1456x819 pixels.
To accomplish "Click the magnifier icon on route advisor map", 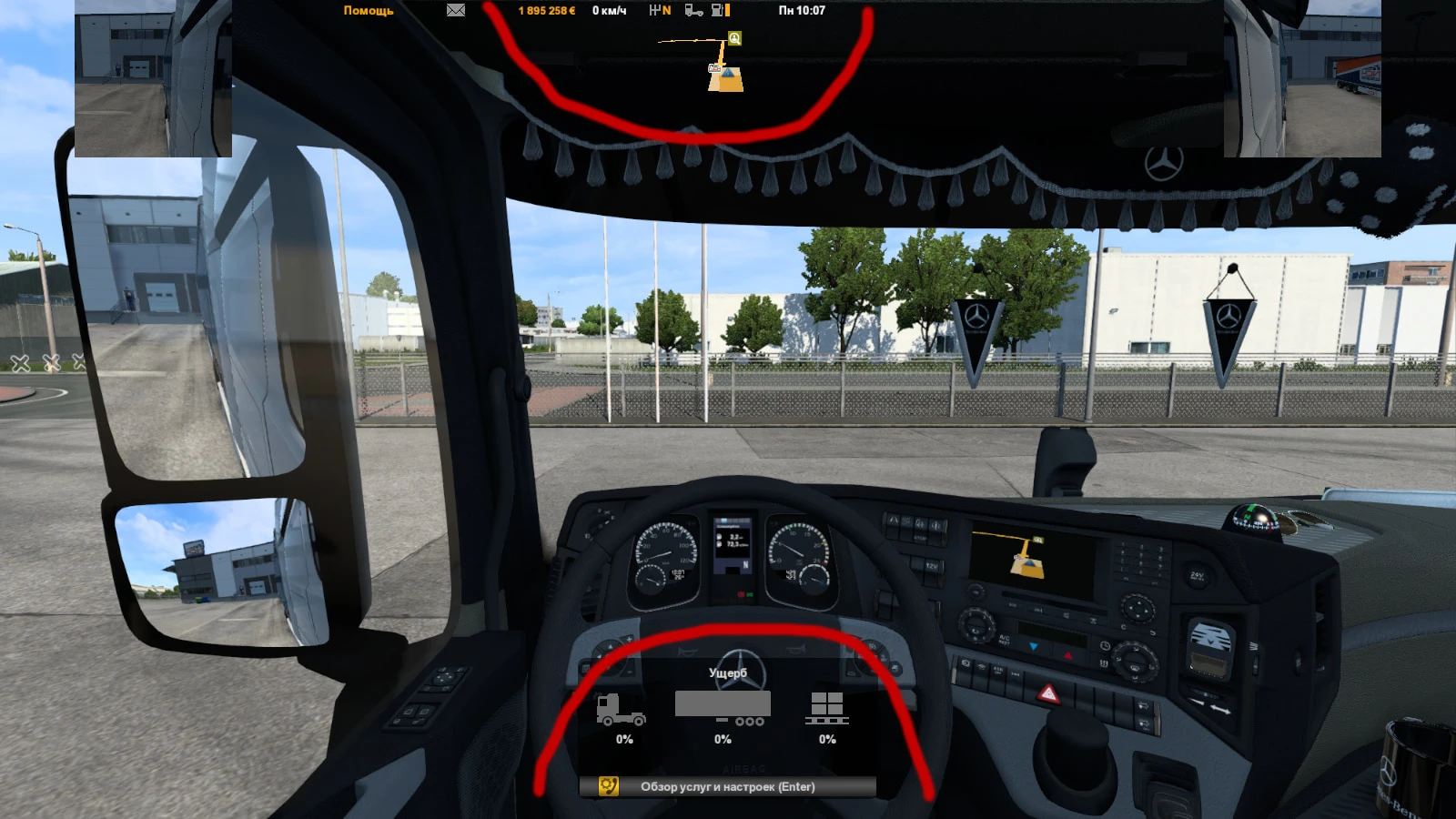I will [733, 38].
